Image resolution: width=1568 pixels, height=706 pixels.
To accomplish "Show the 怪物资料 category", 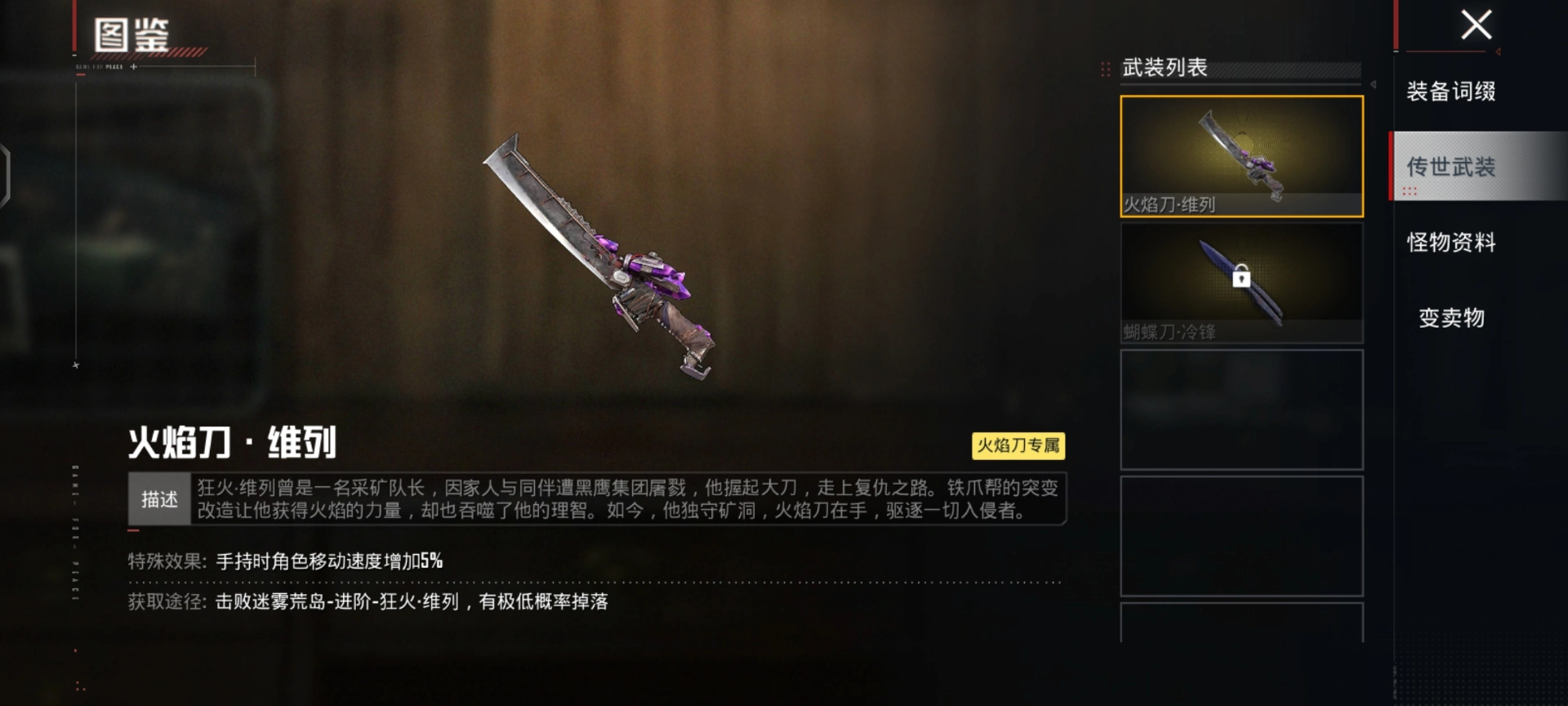I will pyautogui.click(x=1450, y=242).
